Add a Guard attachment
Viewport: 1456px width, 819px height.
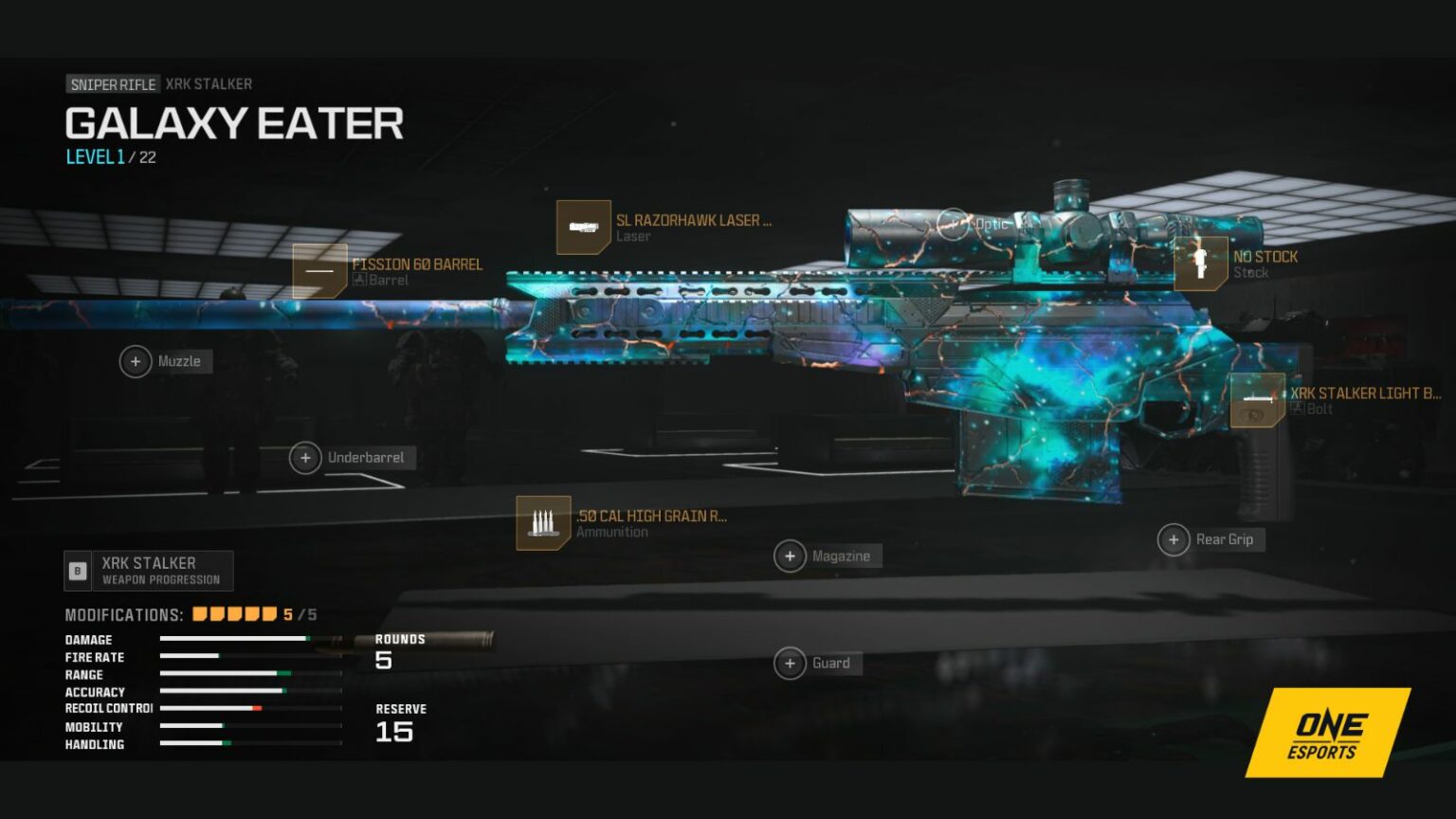pyautogui.click(x=790, y=664)
